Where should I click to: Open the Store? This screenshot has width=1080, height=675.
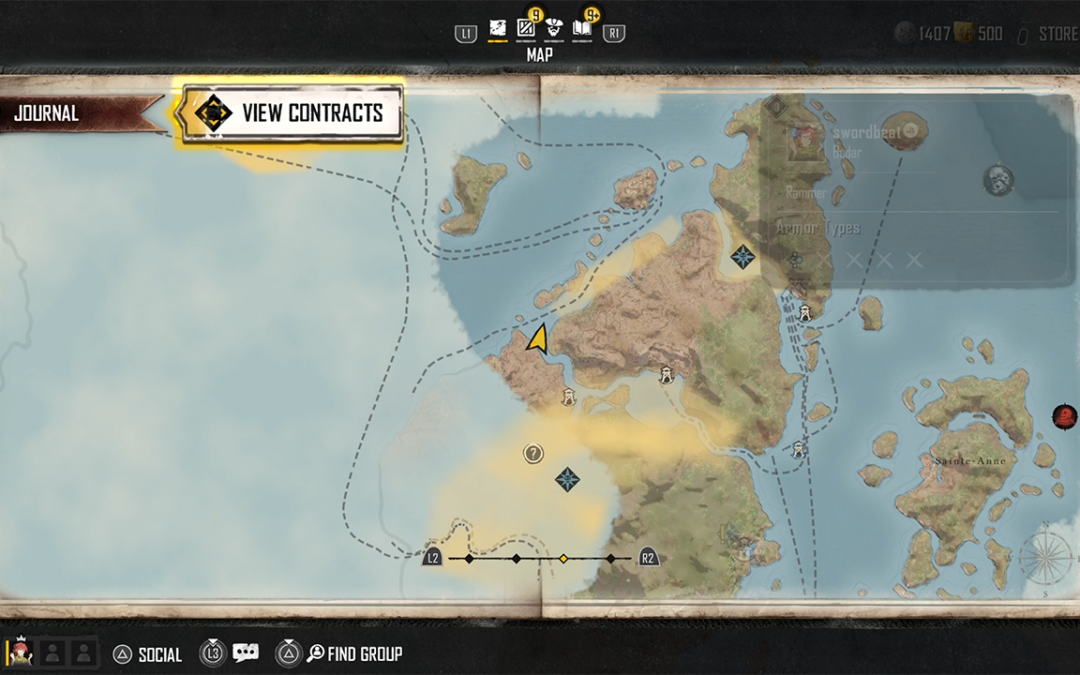pyautogui.click(x=1056, y=34)
